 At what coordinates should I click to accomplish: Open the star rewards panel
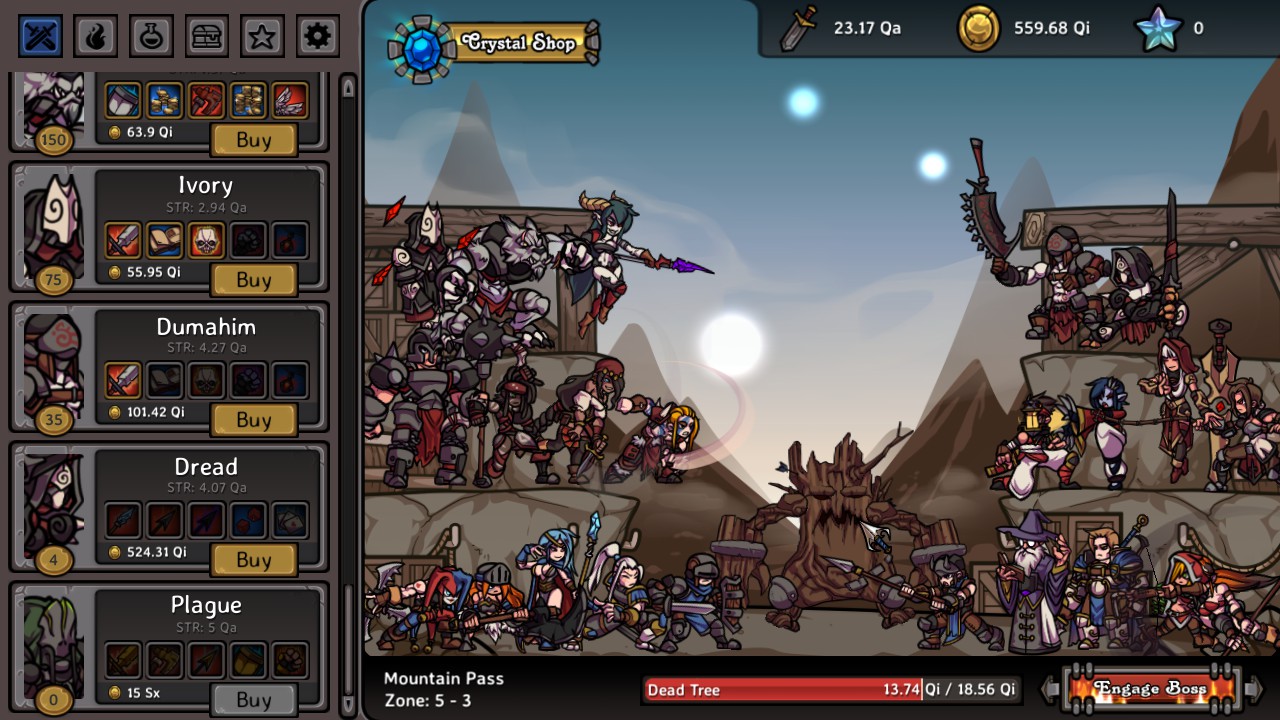pos(261,35)
